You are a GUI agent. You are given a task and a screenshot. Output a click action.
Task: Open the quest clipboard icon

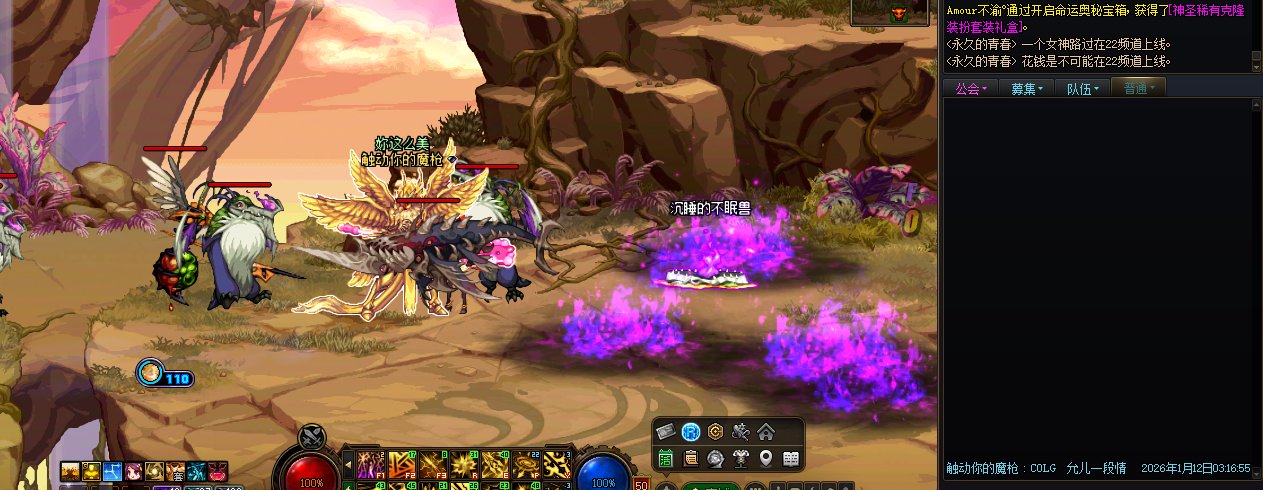click(x=691, y=459)
